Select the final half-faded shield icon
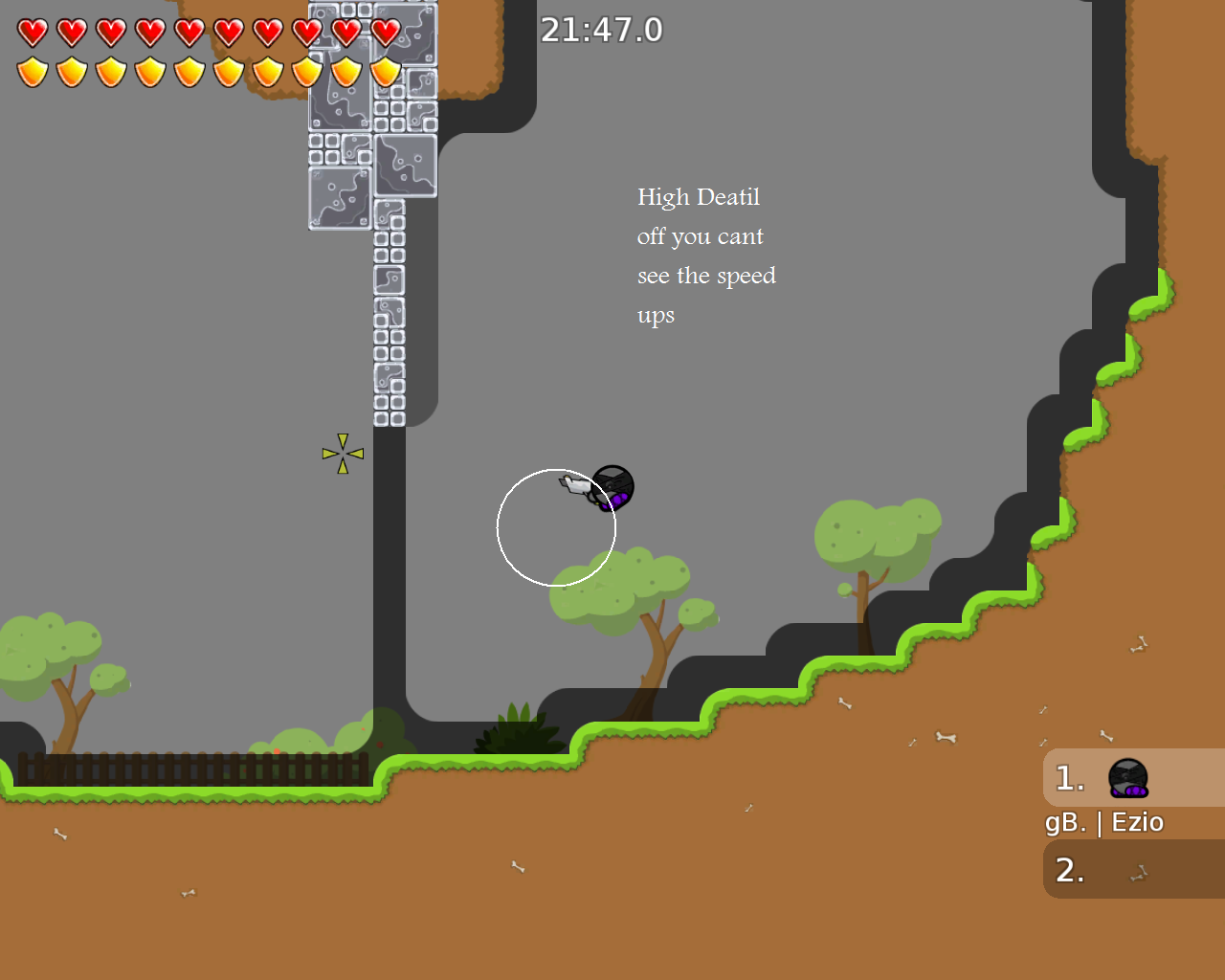The image size is (1225, 980). [384, 71]
